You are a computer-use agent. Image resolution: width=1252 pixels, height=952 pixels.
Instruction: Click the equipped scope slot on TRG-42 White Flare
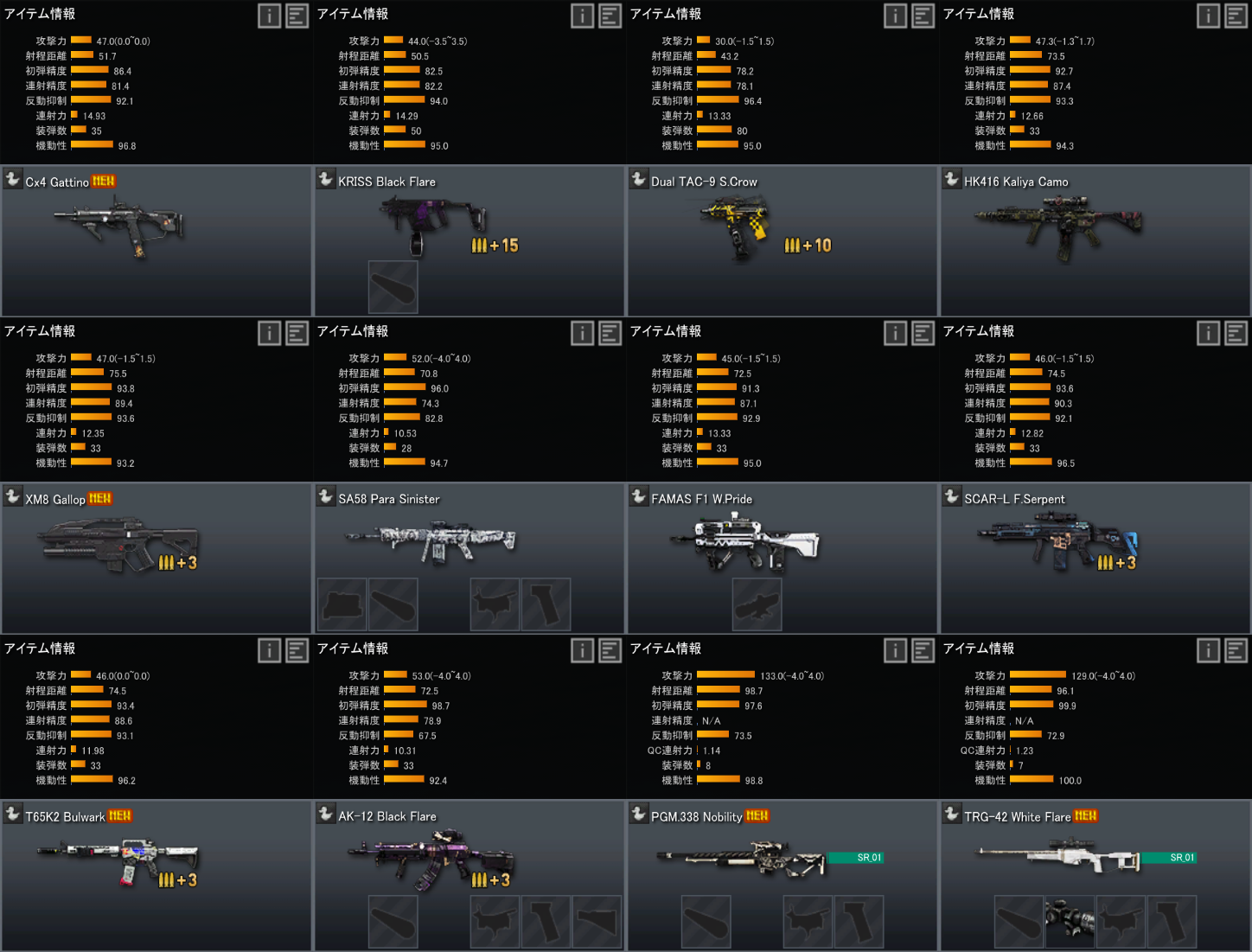point(1070,922)
